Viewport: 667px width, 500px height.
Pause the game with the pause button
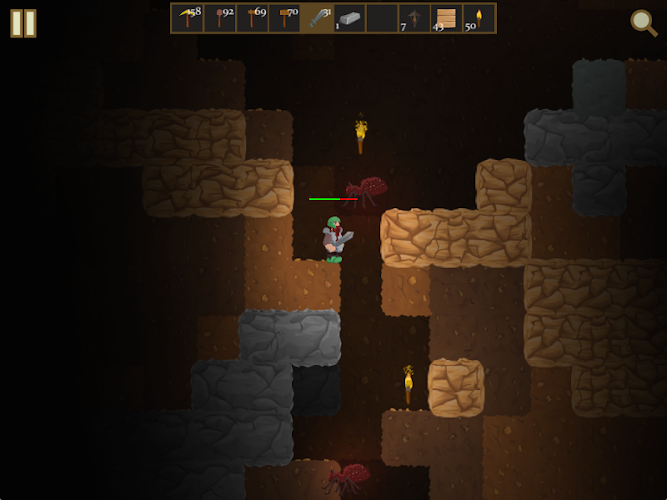pyautogui.click(x=23, y=23)
